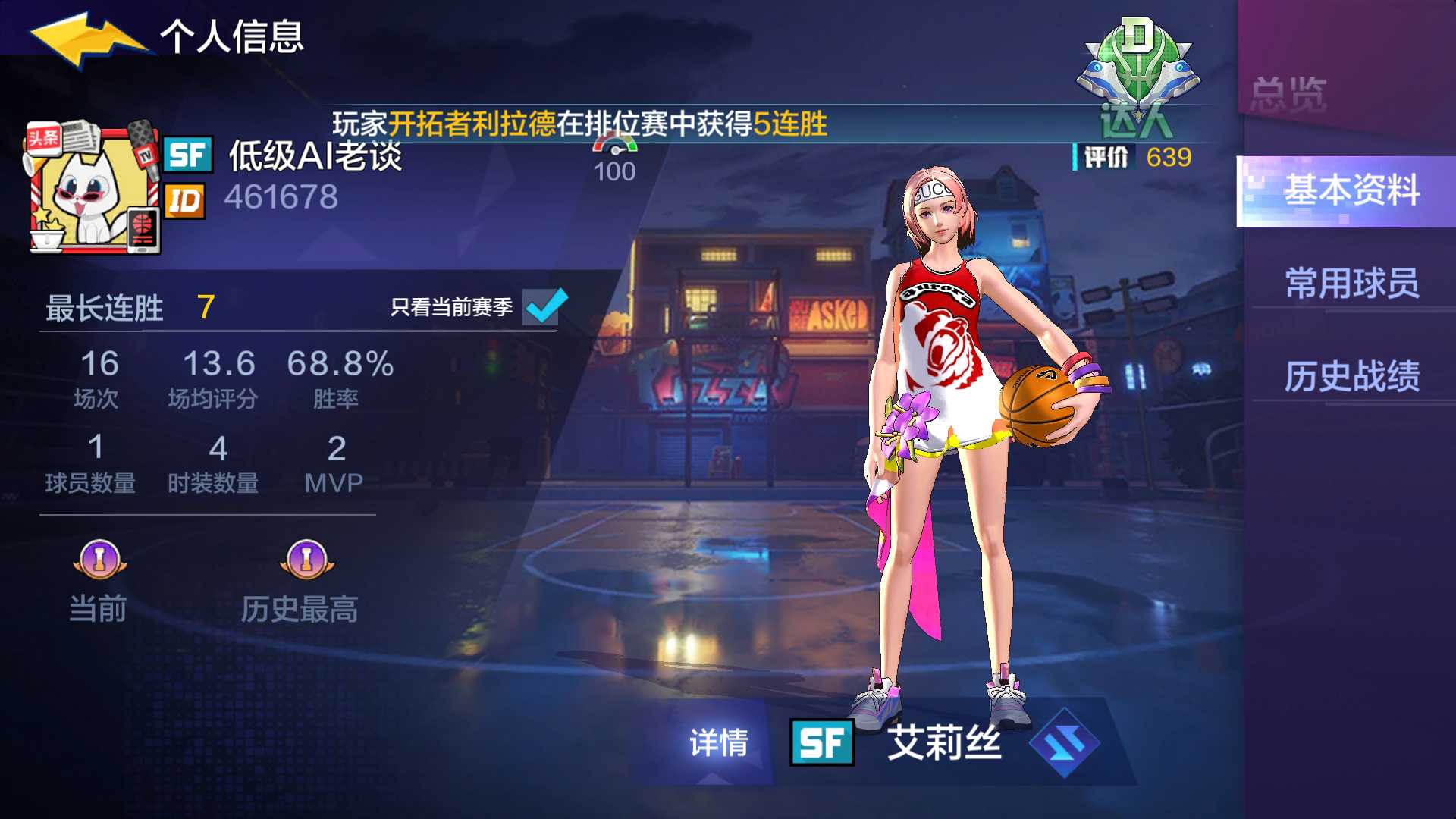Uncheck the 只看当前赛季 checkbox
The height and width of the screenshot is (819, 1456).
[543, 306]
